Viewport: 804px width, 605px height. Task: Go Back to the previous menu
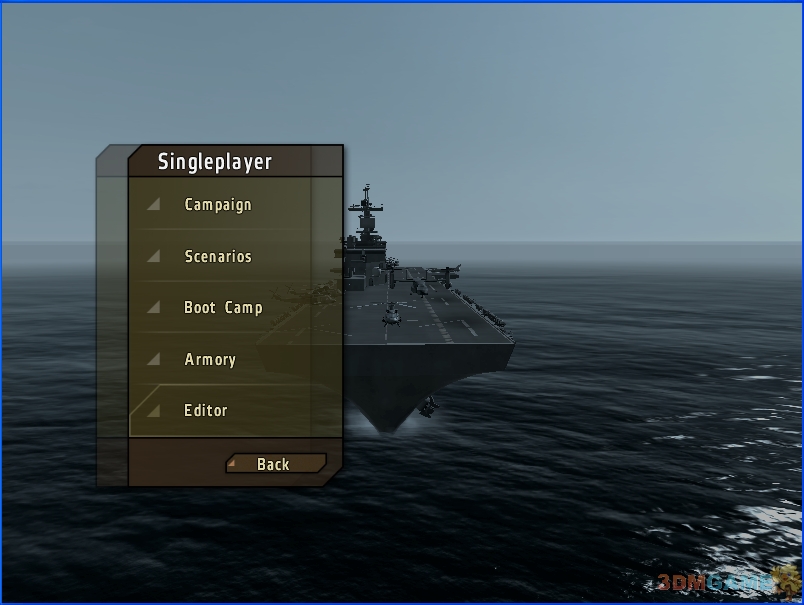pyautogui.click(x=274, y=464)
